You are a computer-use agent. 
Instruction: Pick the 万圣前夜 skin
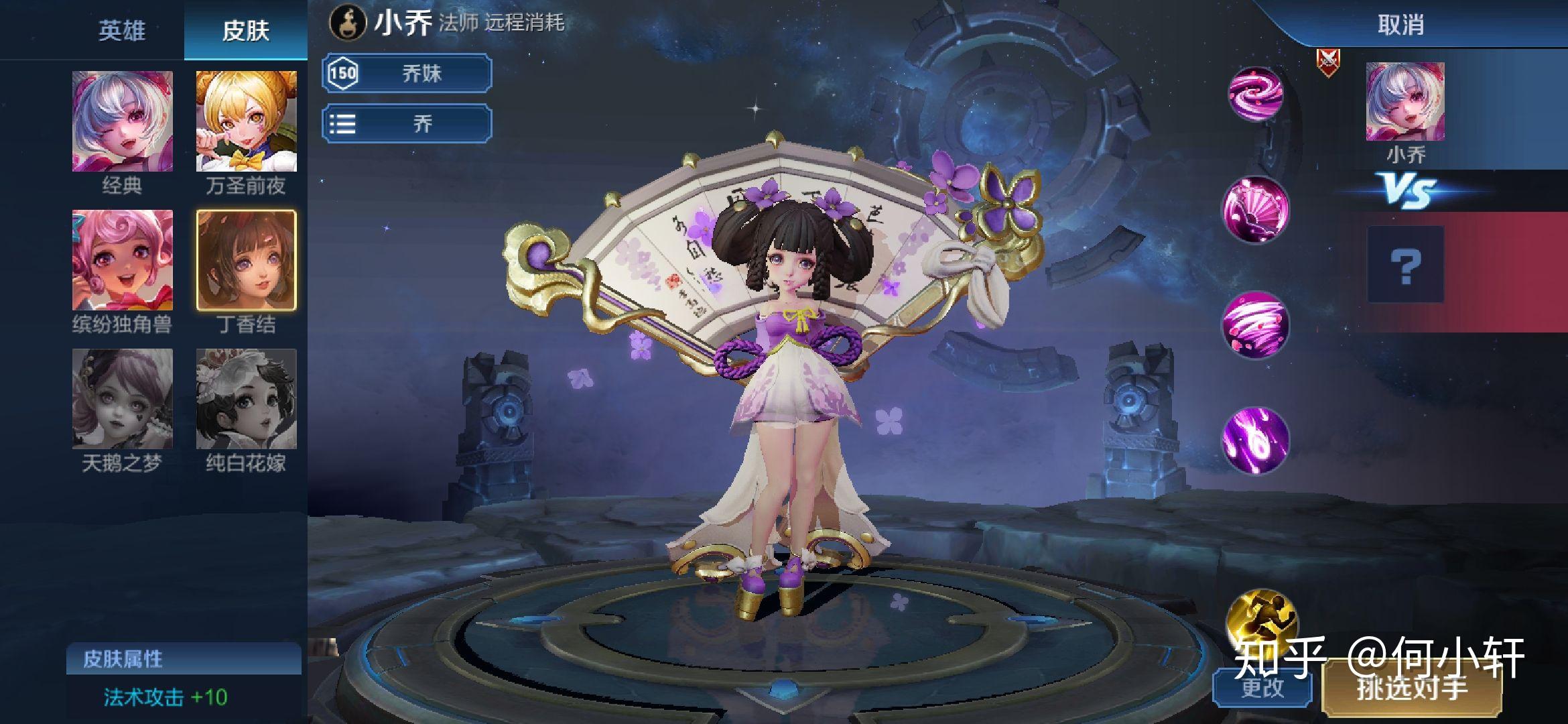[x=246, y=121]
